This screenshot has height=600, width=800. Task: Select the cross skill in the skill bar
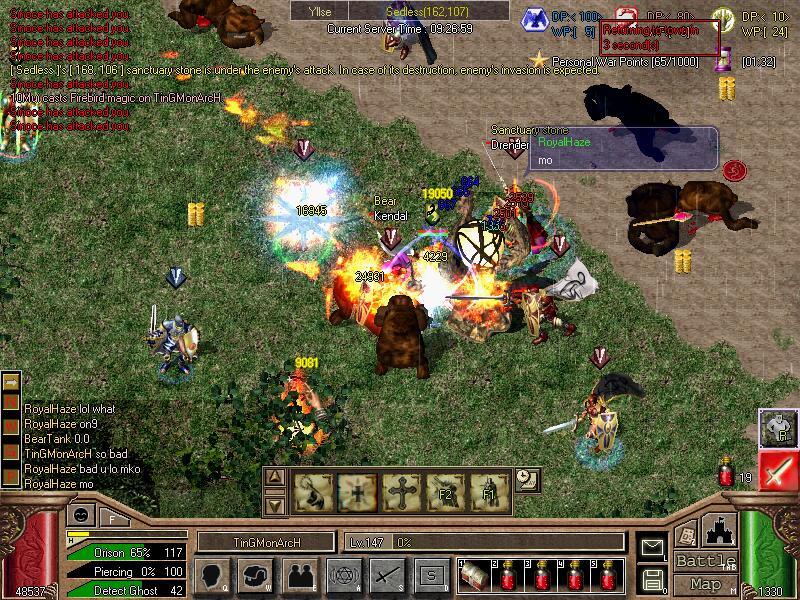pyautogui.click(x=400, y=491)
